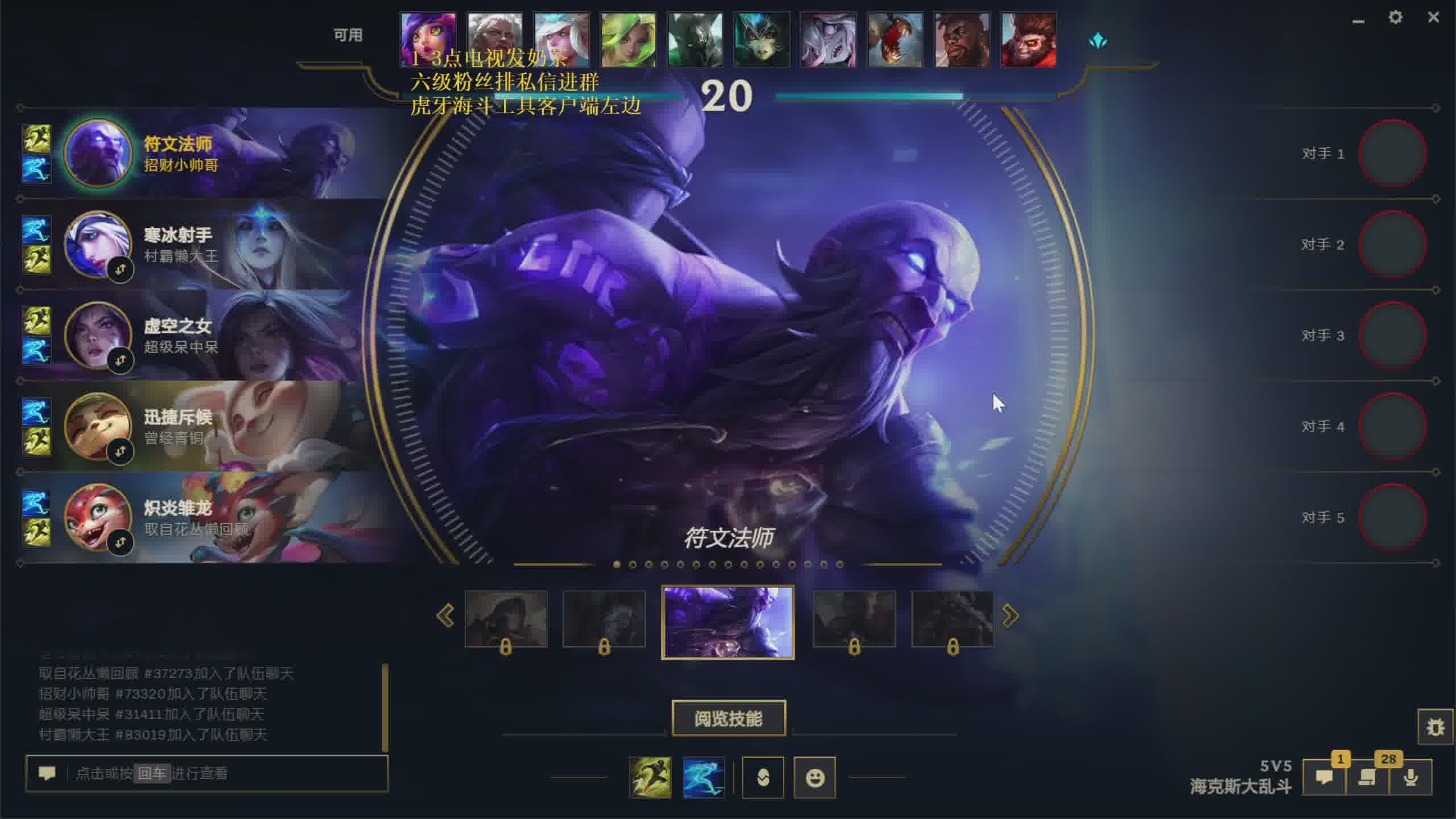Screen dimensions: 1456x819
Task: Change the yellow Ghost summoner spell
Action: click(x=650, y=777)
